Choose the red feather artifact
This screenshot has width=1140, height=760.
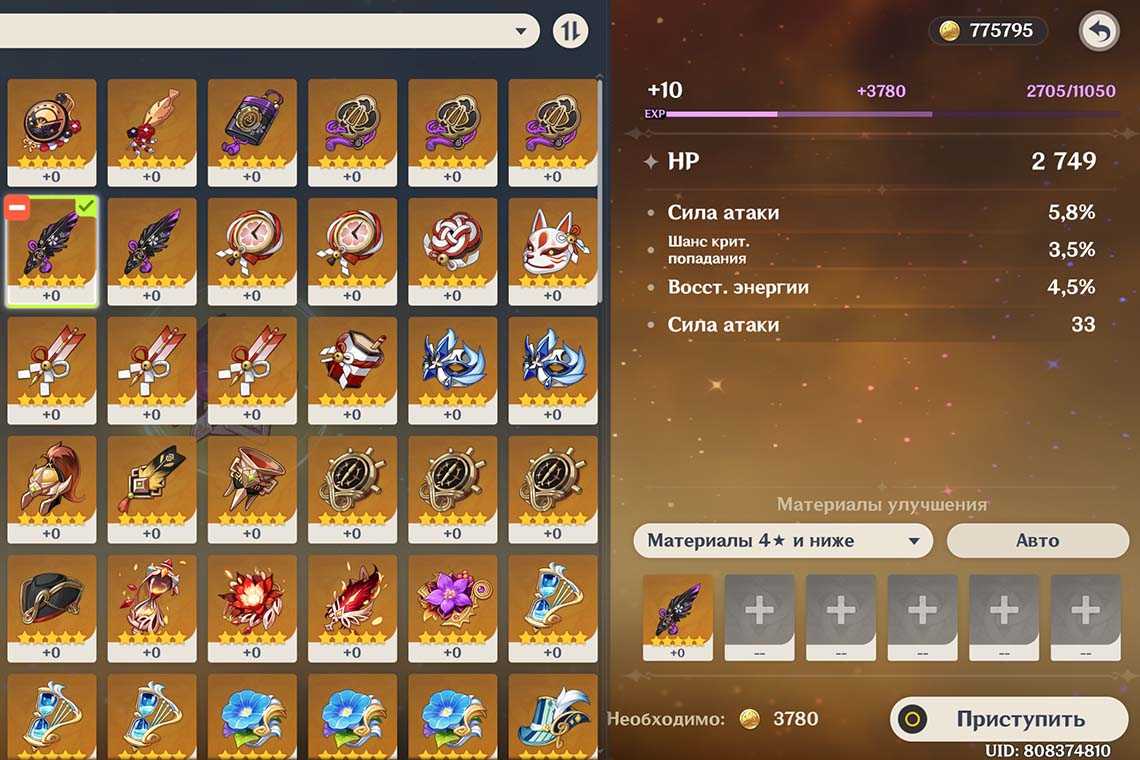(x=351, y=599)
